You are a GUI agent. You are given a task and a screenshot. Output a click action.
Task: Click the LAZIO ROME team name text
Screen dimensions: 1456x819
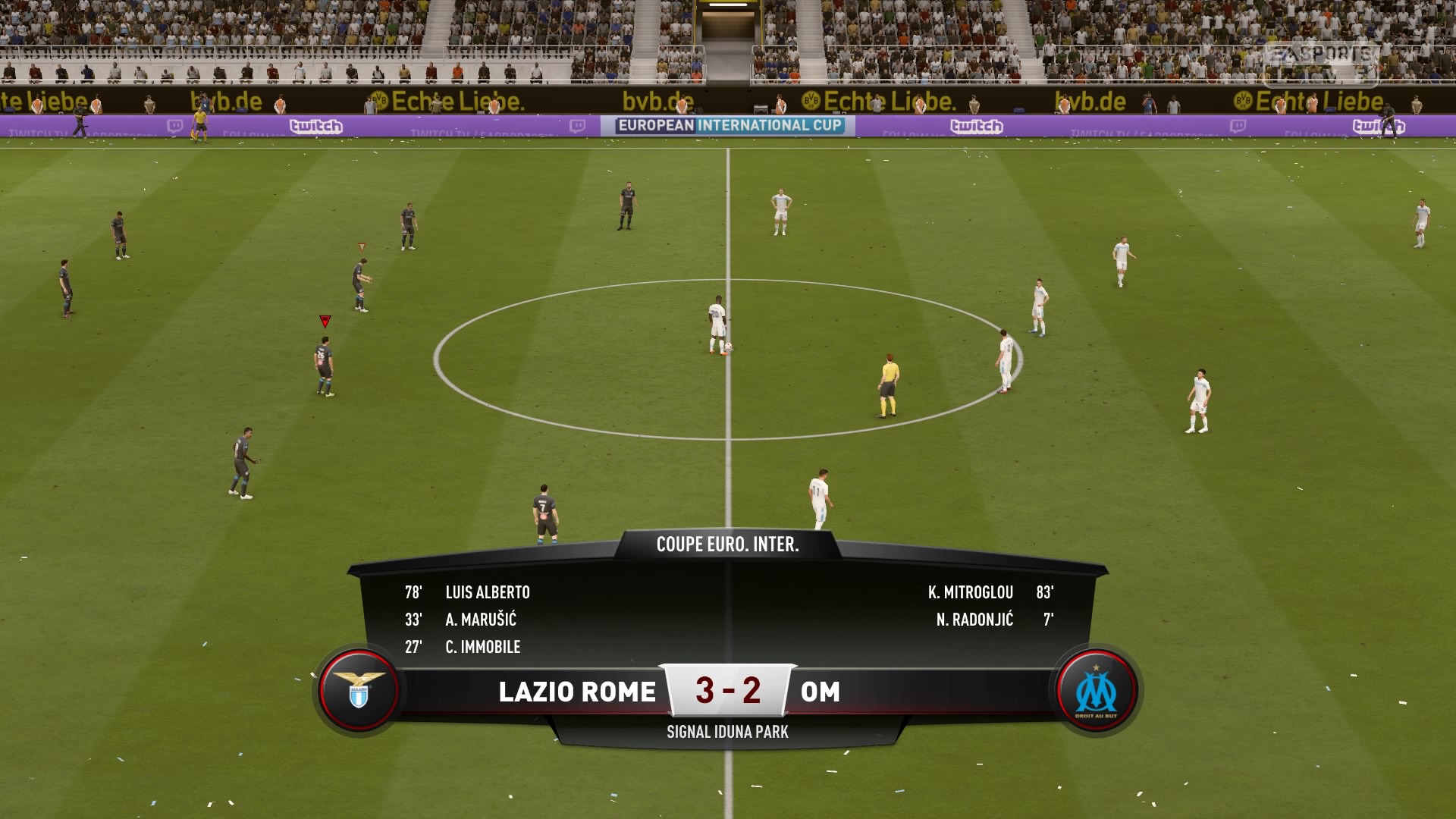tap(578, 692)
